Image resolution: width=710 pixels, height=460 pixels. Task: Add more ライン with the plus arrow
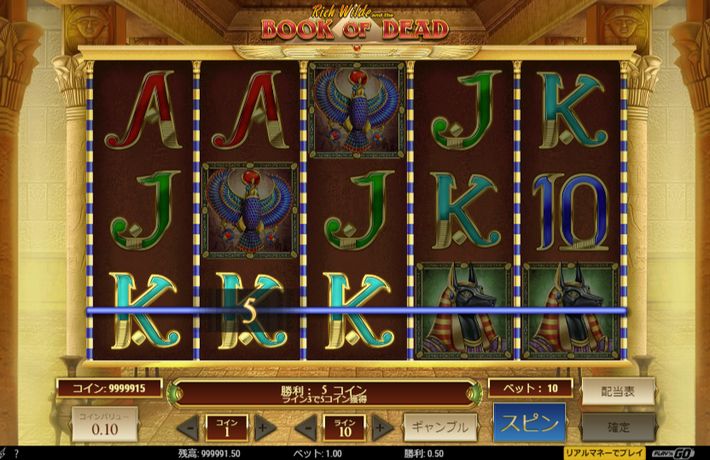(x=380, y=428)
